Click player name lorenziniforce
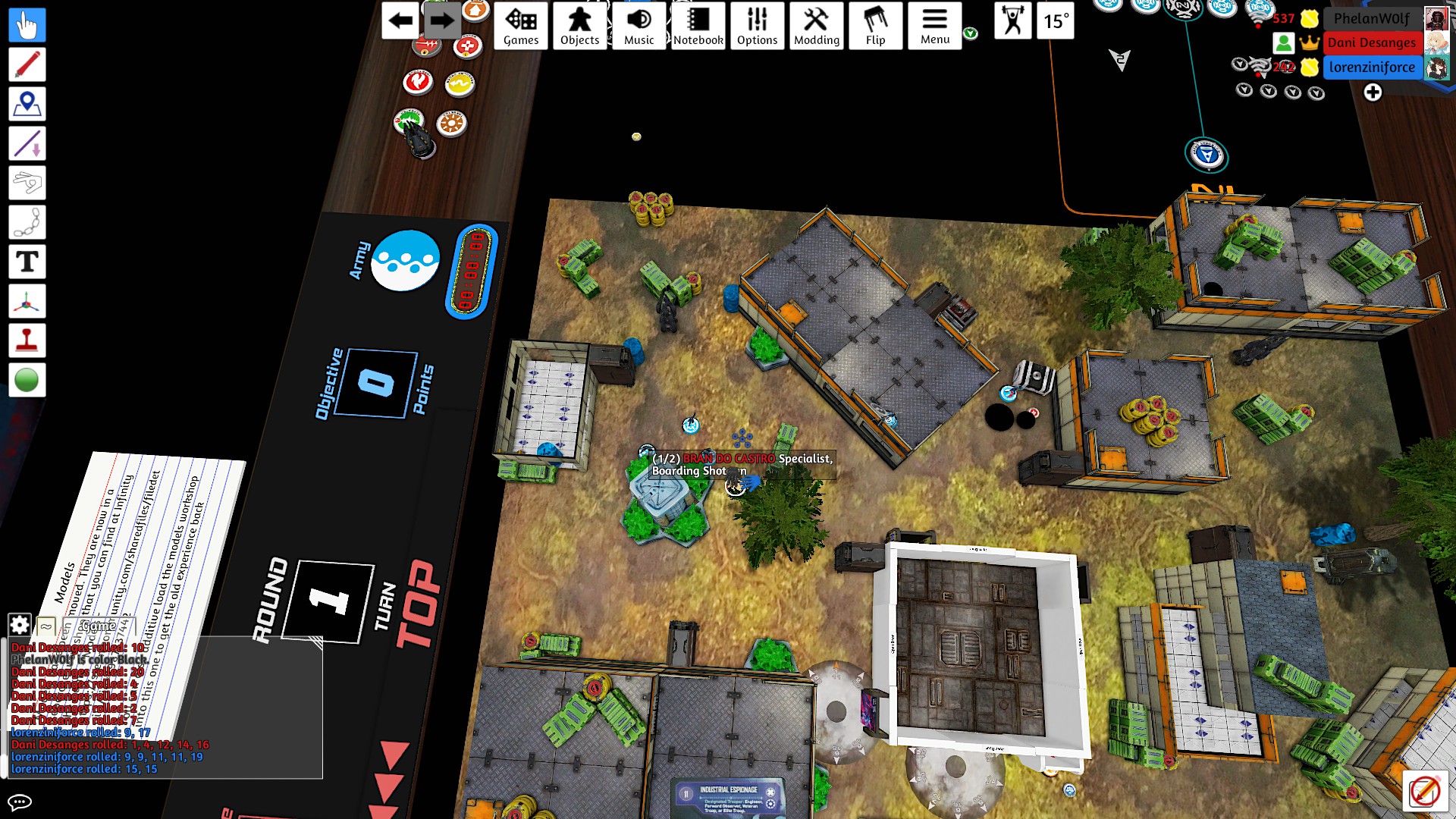1456x819 pixels. click(1371, 67)
